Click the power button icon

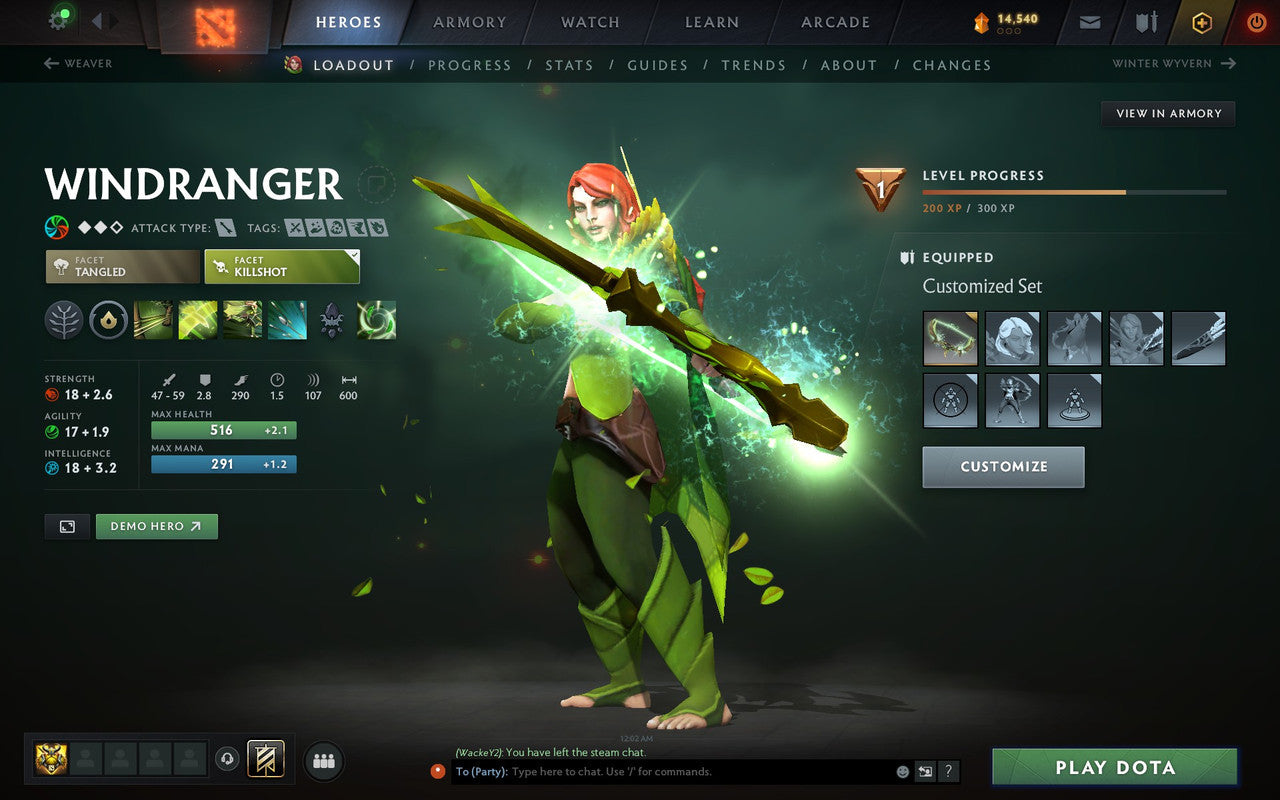coord(1256,22)
